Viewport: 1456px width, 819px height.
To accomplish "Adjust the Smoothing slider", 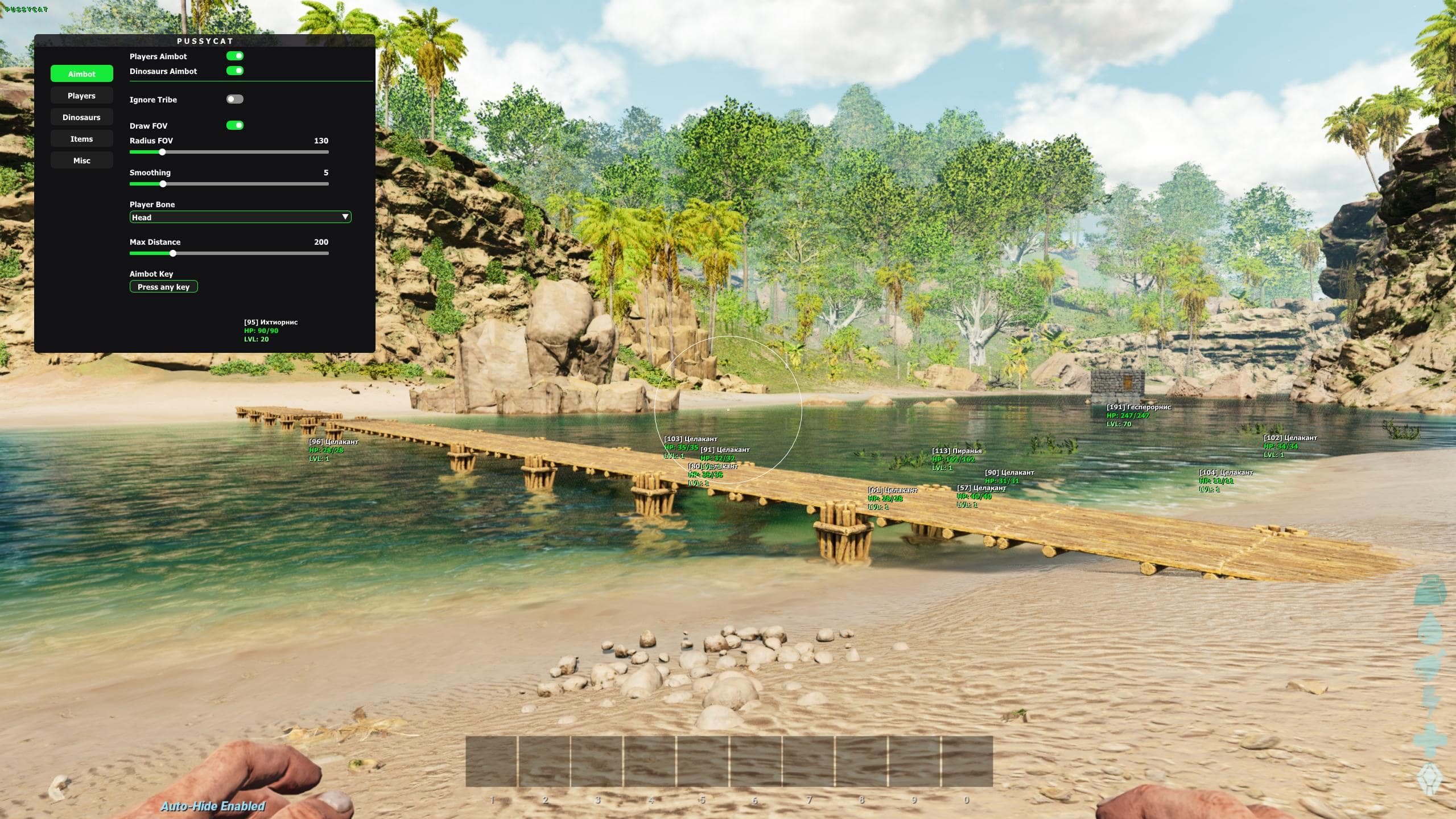I will tap(229, 184).
